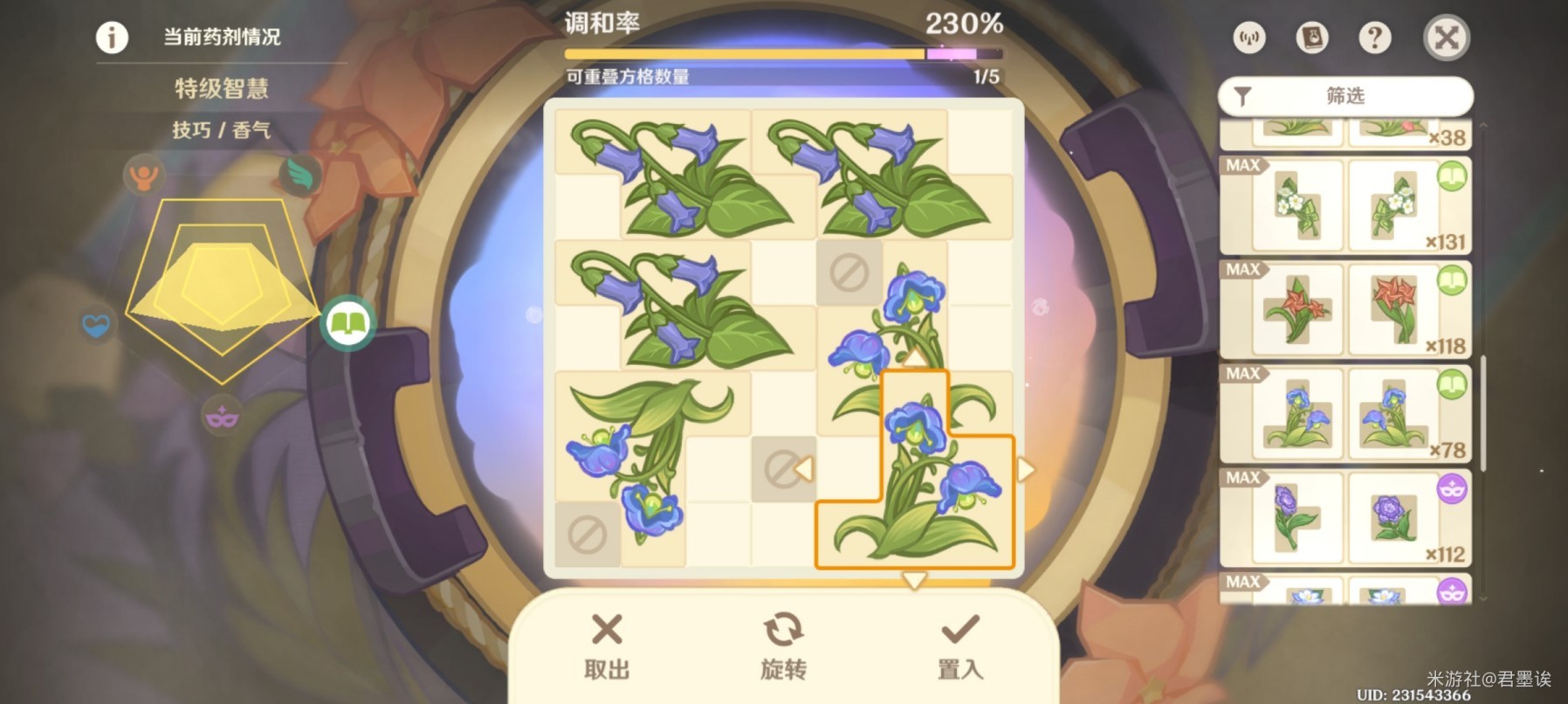1568x704 pixels.
Task: Click the audio broadcast icon top right
Action: (x=1248, y=38)
